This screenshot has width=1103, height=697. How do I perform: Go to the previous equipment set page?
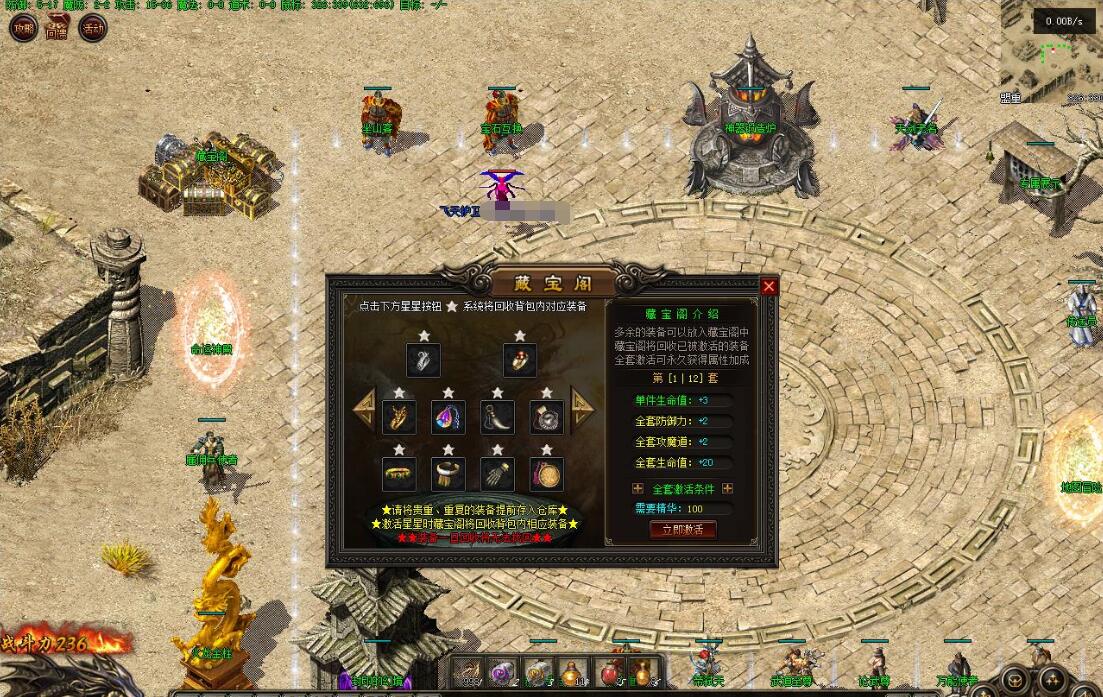[364, 408]
